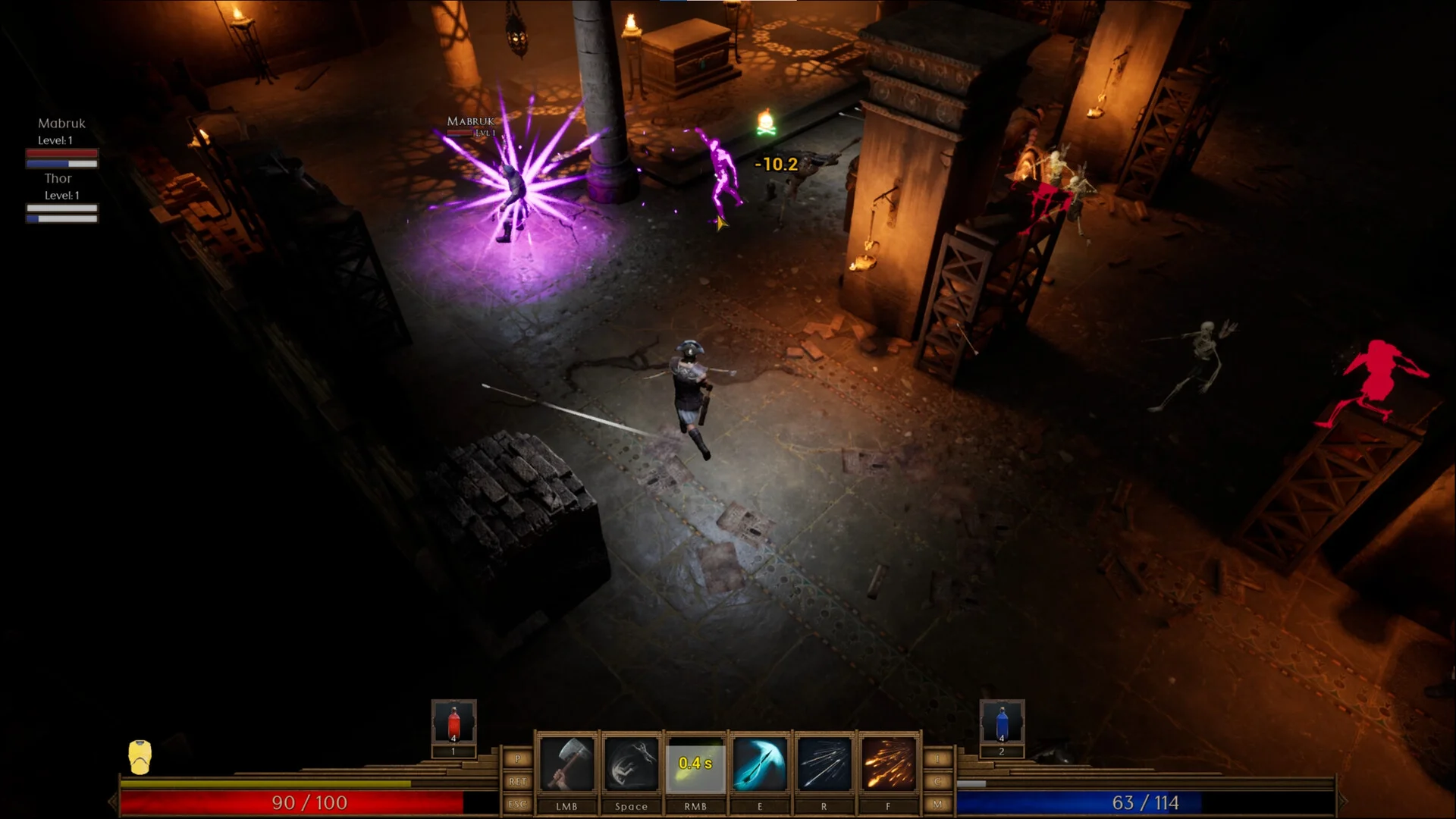This screenshot has width=1456, height=819.
Task: Fire the flaming arrows ability
Action: tap(888, 764)
